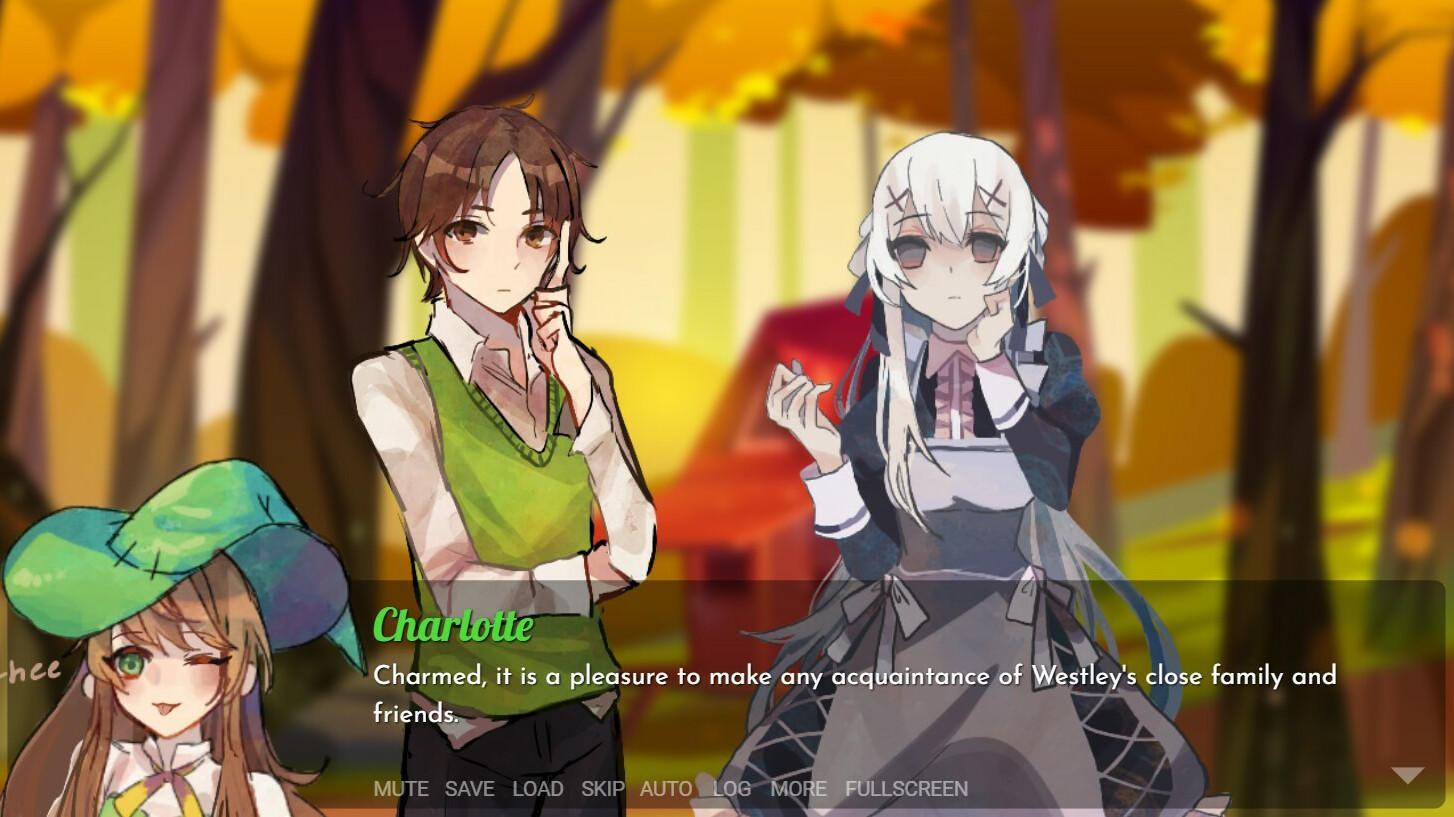Enable Auto-advance mode
The width and height of the screenshot is (1454, 817).
665,789
